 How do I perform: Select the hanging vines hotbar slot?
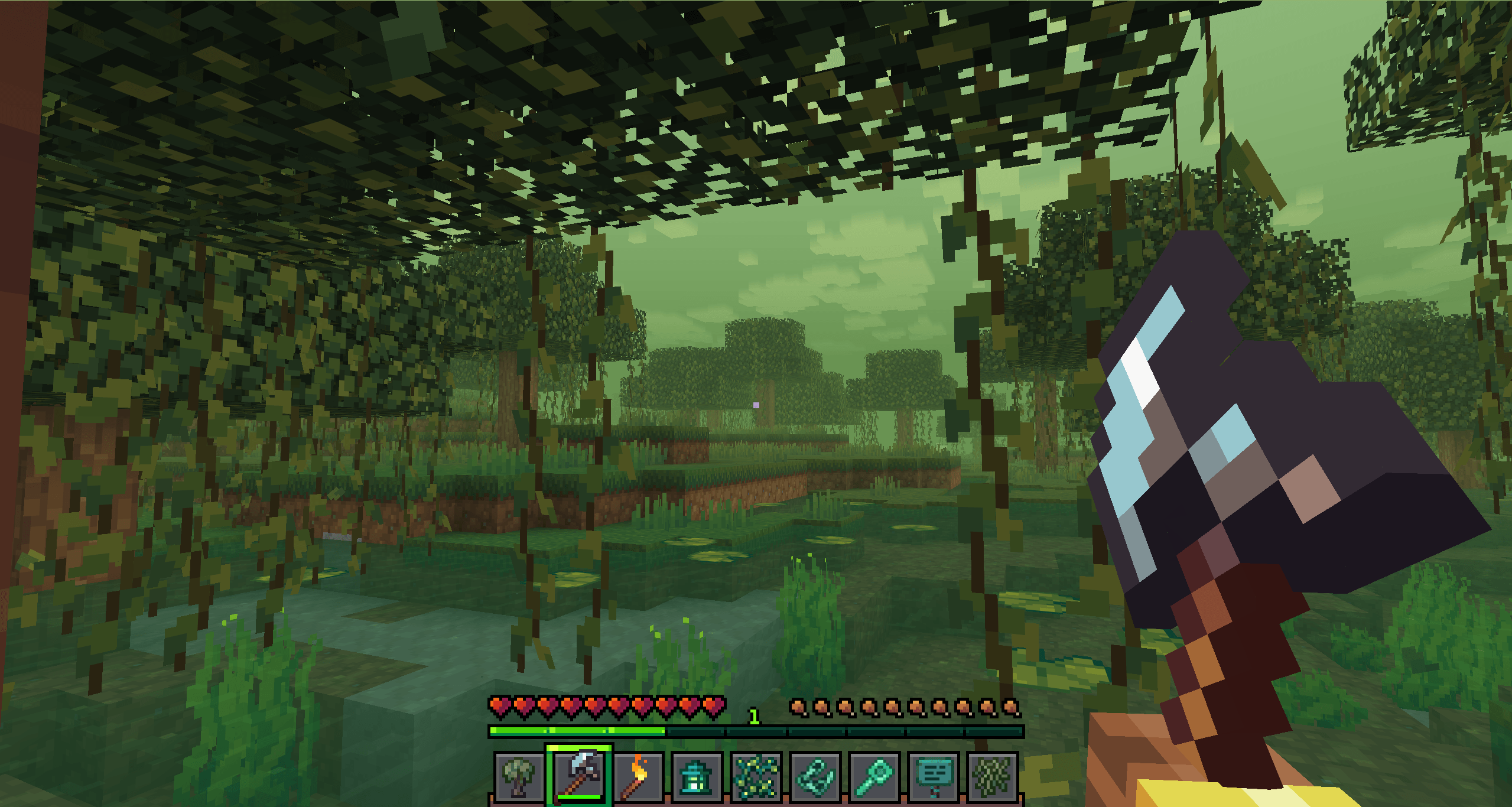click(993, 777)
